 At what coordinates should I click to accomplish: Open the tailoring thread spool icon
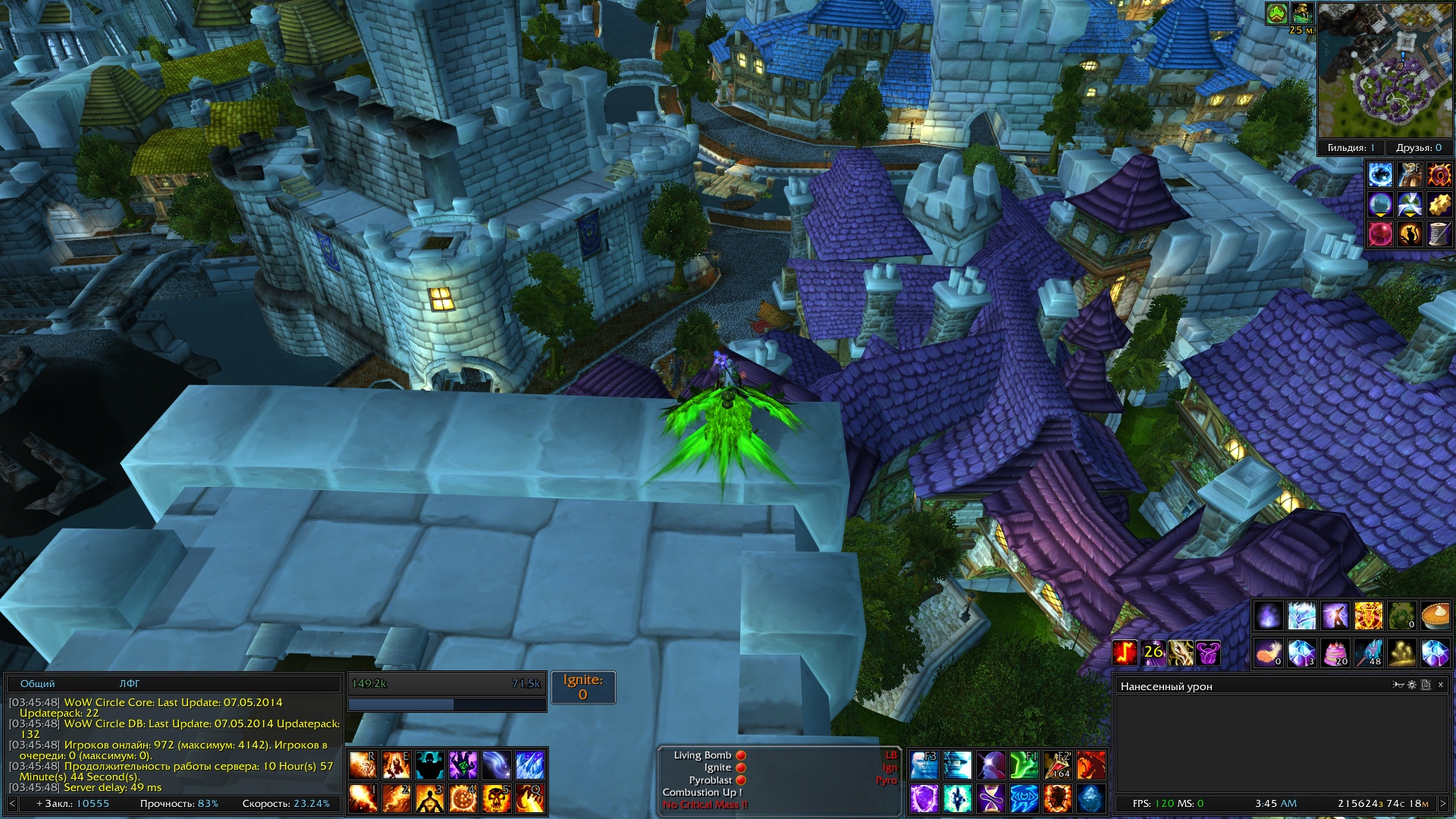click(x=1439, y=234)
